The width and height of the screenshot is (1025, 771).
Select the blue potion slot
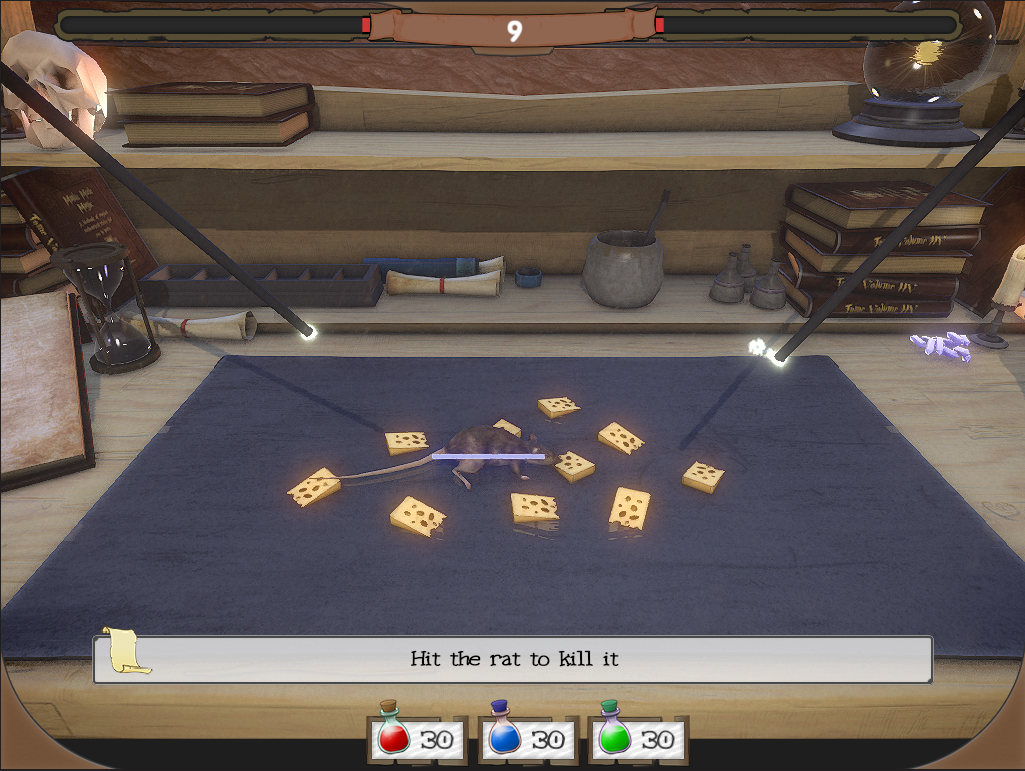click(527, 739)
